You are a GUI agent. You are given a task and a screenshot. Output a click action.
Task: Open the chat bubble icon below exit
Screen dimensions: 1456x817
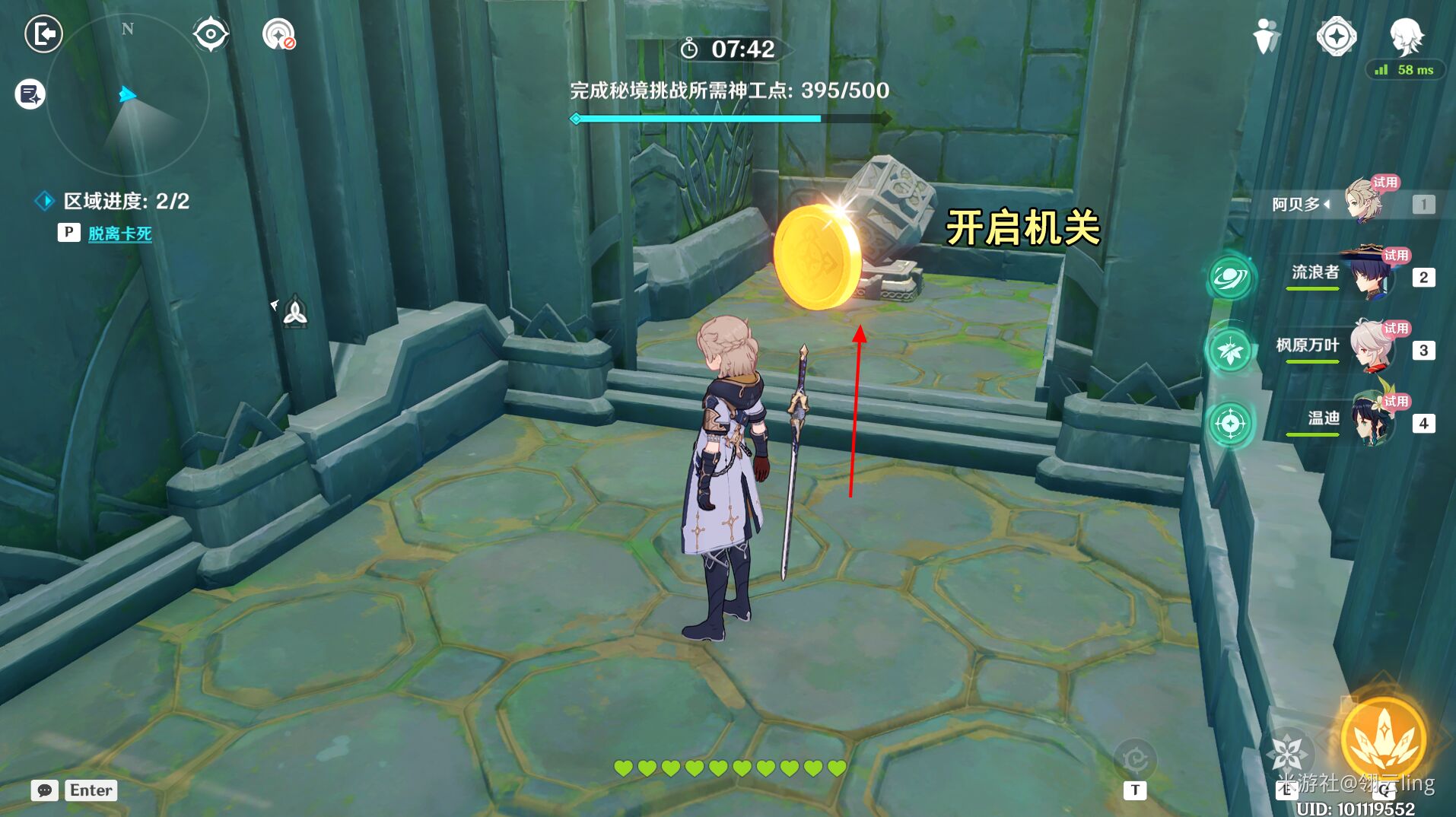[28, 94]
